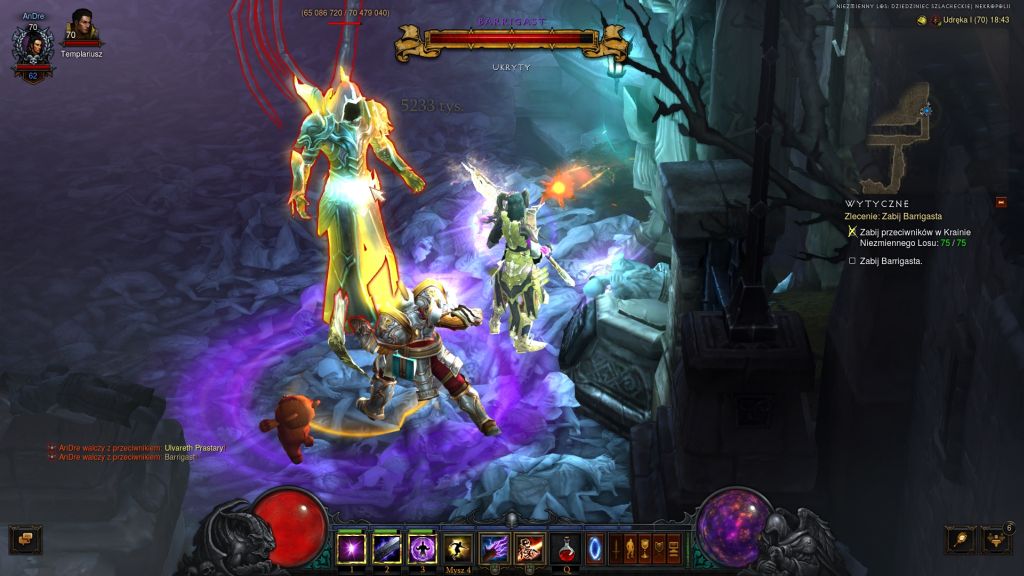Use the dark blade skill in slot 2
This screenshot has height=576, width=1024.
pyautogui.click(x=386, y=548)
